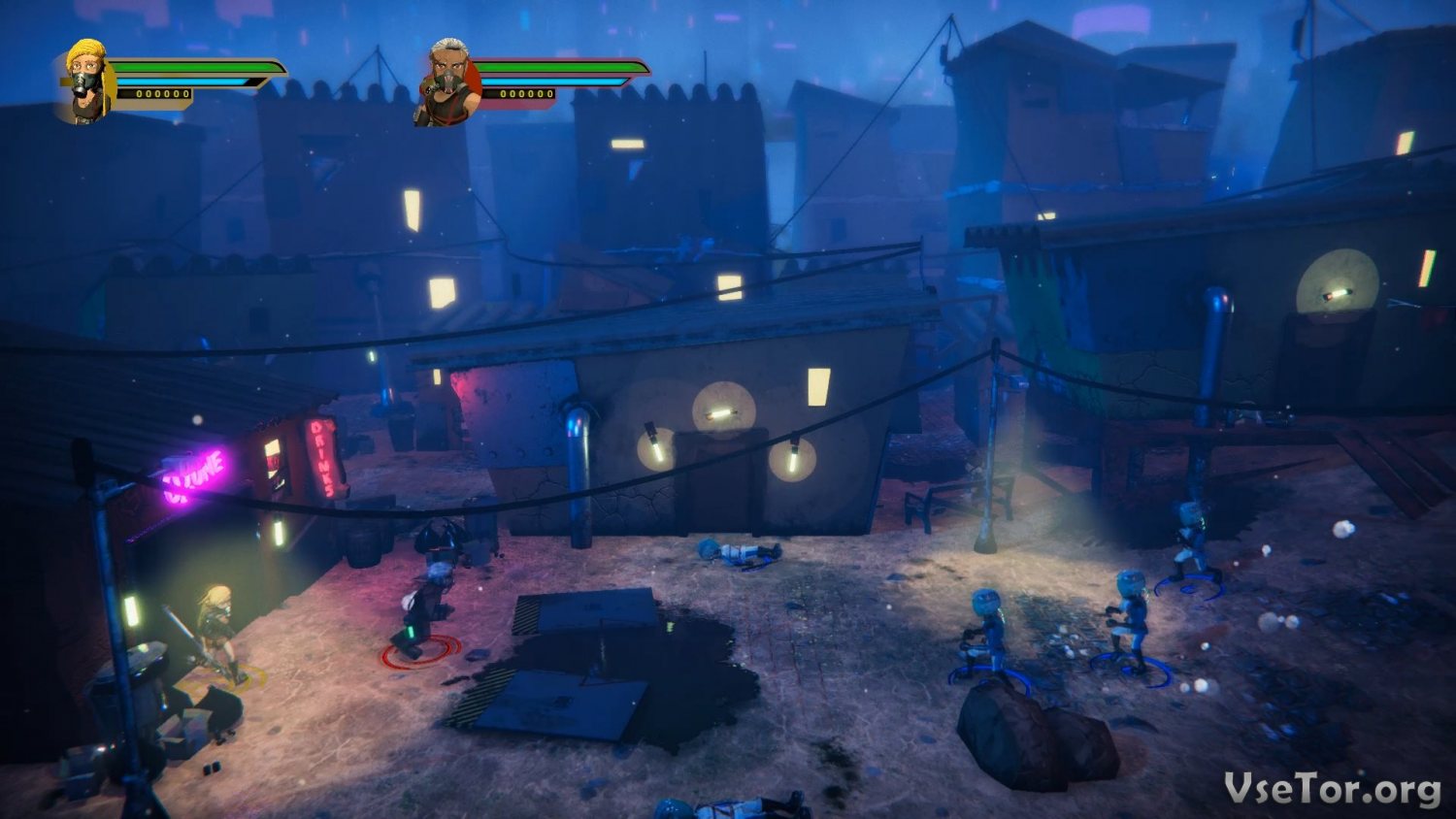Select the grey-haired player's portrait
1456x819 pixels.
448,82
